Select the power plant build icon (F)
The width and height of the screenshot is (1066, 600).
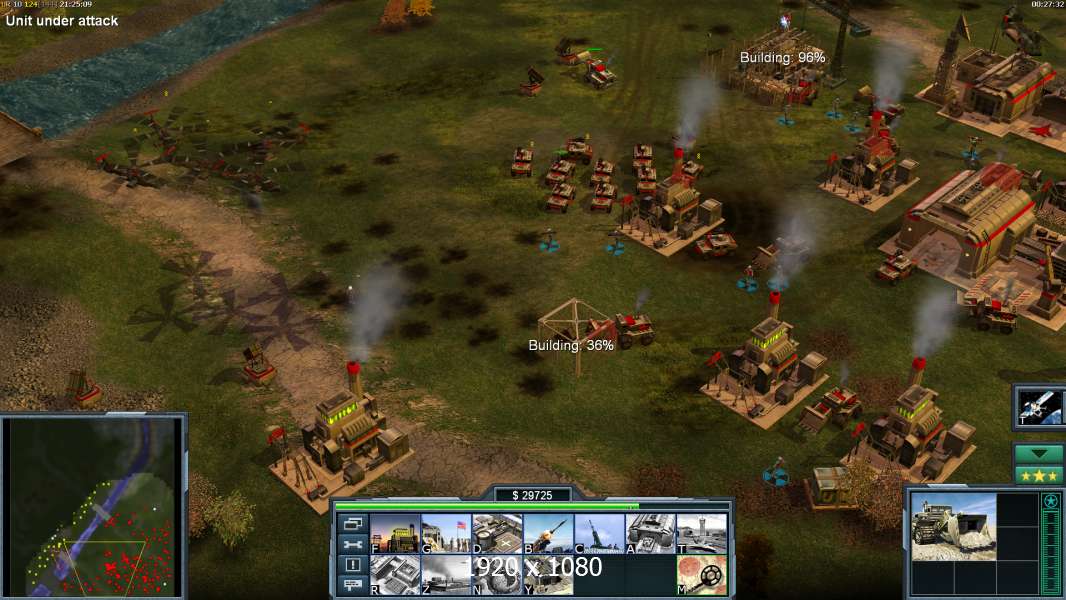(x=395, y=534)
